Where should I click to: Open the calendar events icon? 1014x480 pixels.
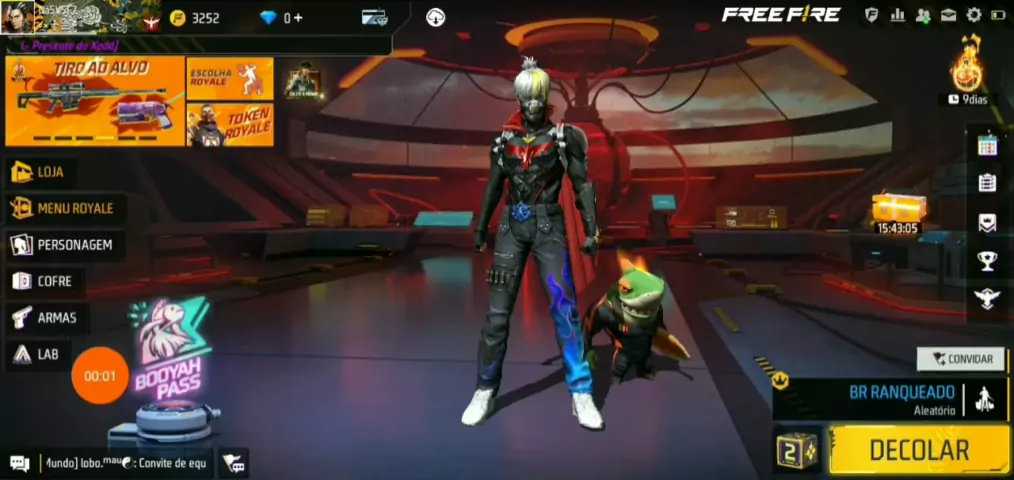[x=987, y=145]
